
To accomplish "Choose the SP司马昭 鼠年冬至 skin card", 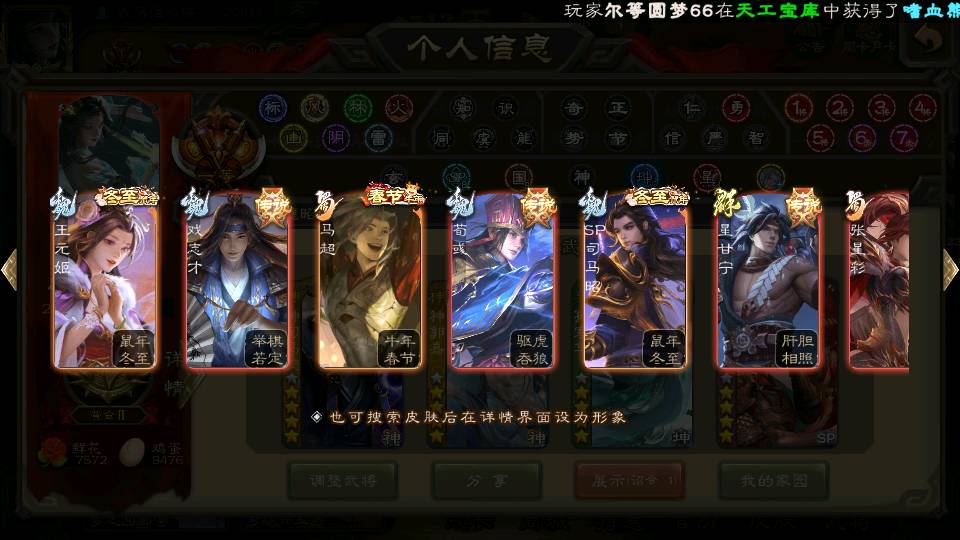I will click(634, 282).
